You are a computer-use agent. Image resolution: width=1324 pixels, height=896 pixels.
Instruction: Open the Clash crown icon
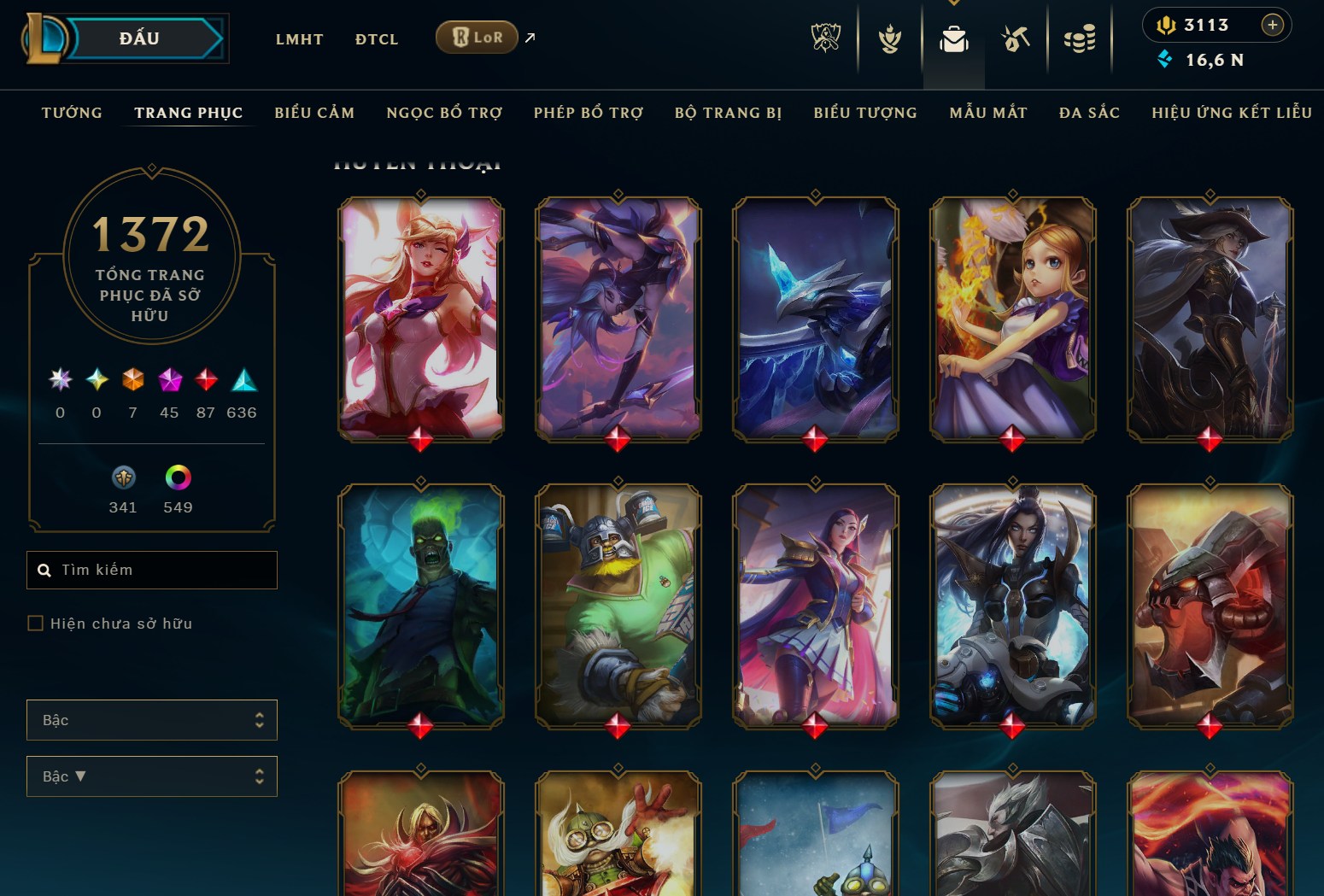coord(888,38)
